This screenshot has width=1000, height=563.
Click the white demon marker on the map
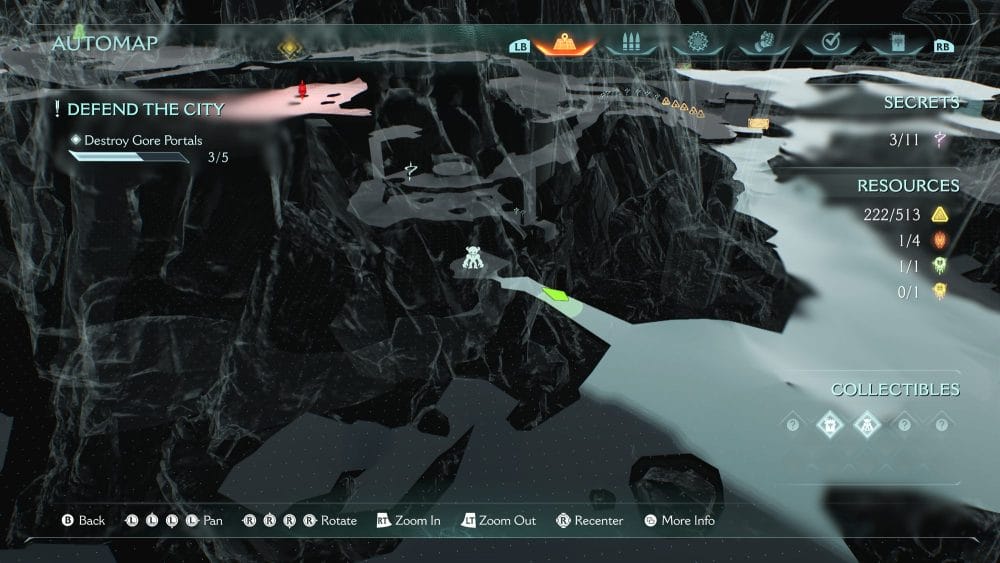(473, 260)
